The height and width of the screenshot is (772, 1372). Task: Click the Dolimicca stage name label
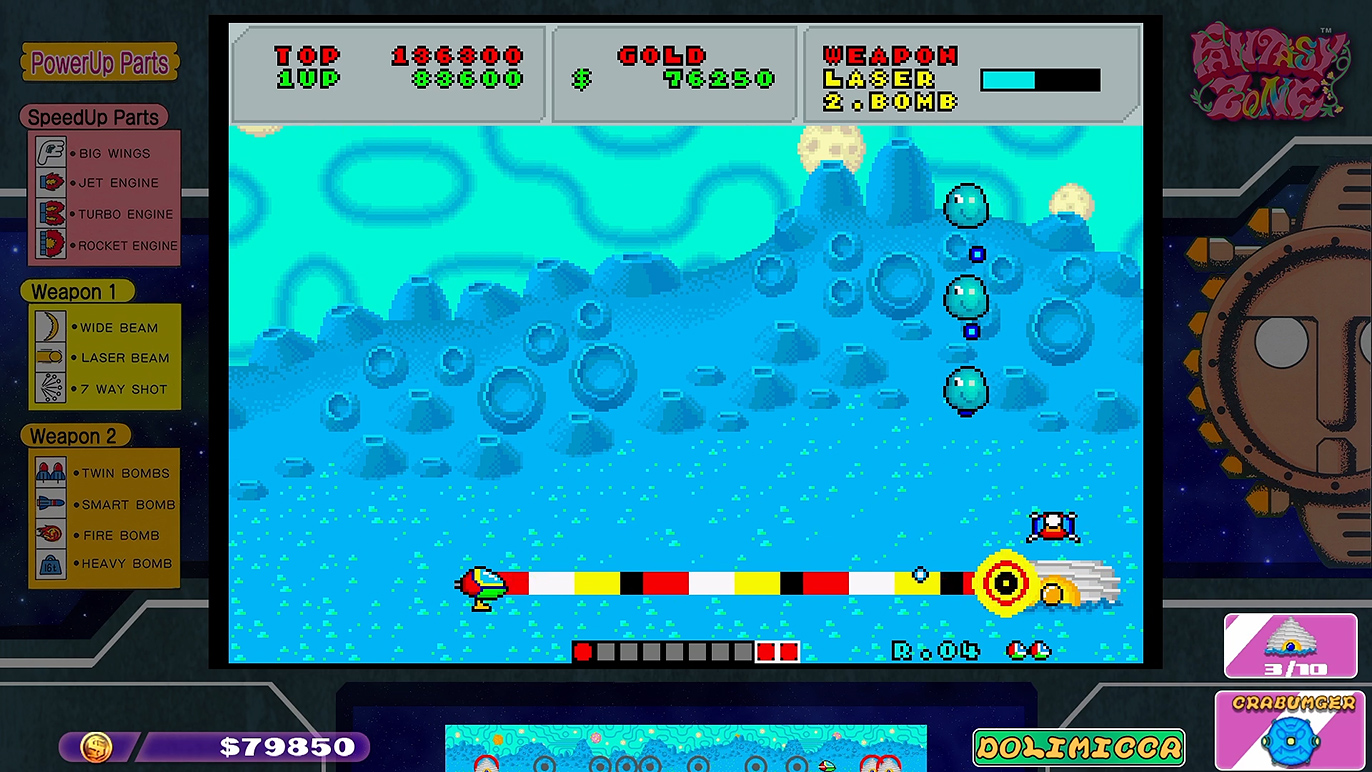(x=1078, y=747)
